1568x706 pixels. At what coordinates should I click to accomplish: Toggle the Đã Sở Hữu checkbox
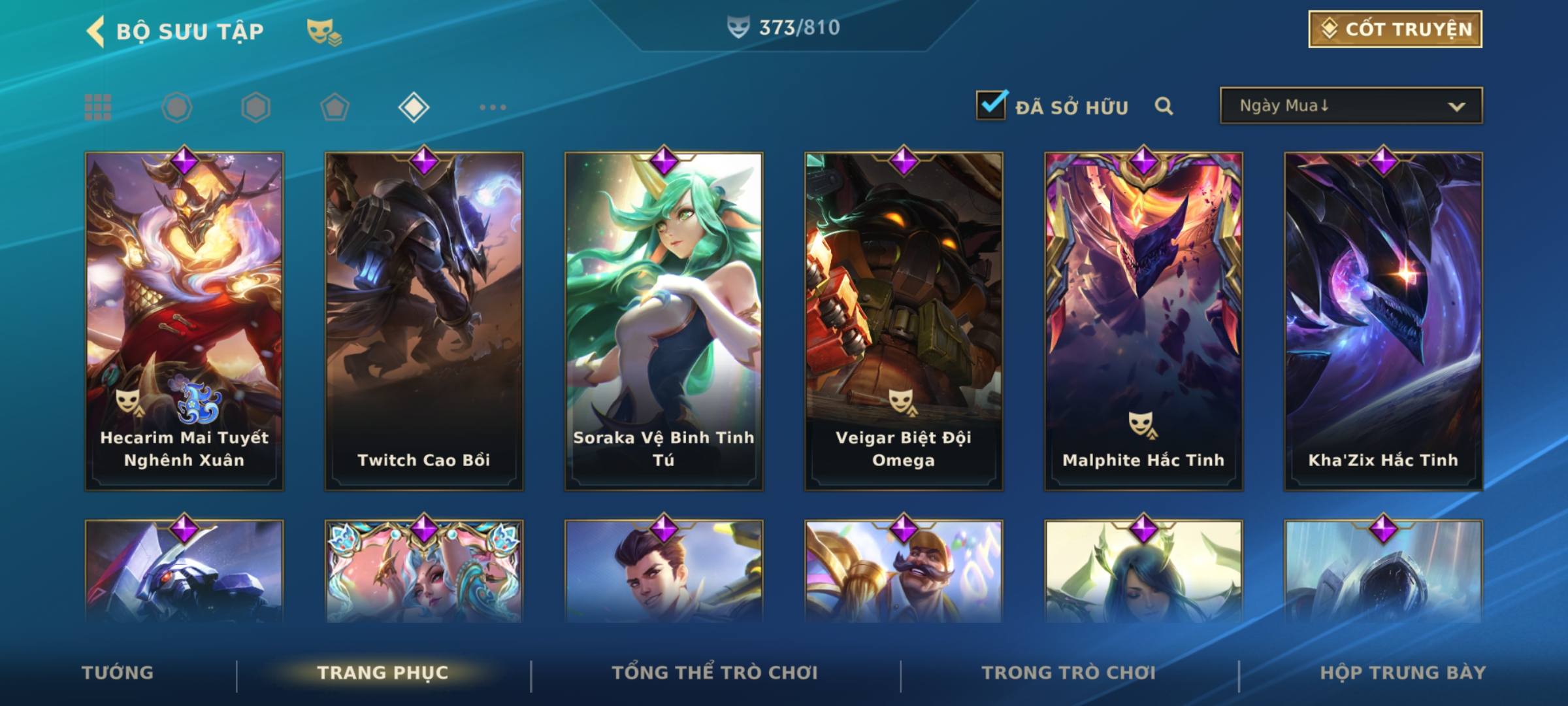(991, 105)
